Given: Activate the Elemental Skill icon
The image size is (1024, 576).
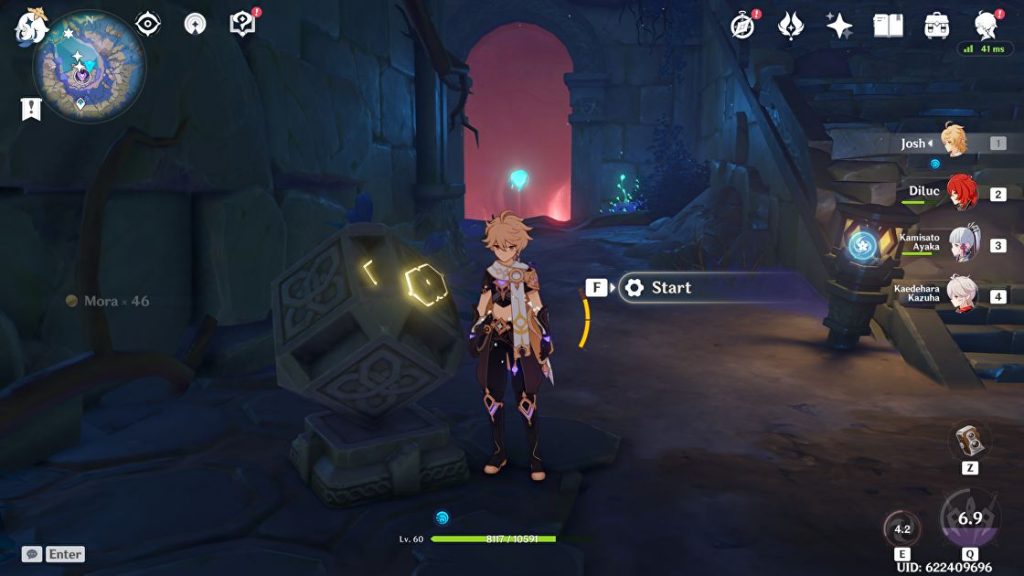Looking at the screenshot, I should pos(902,529).
